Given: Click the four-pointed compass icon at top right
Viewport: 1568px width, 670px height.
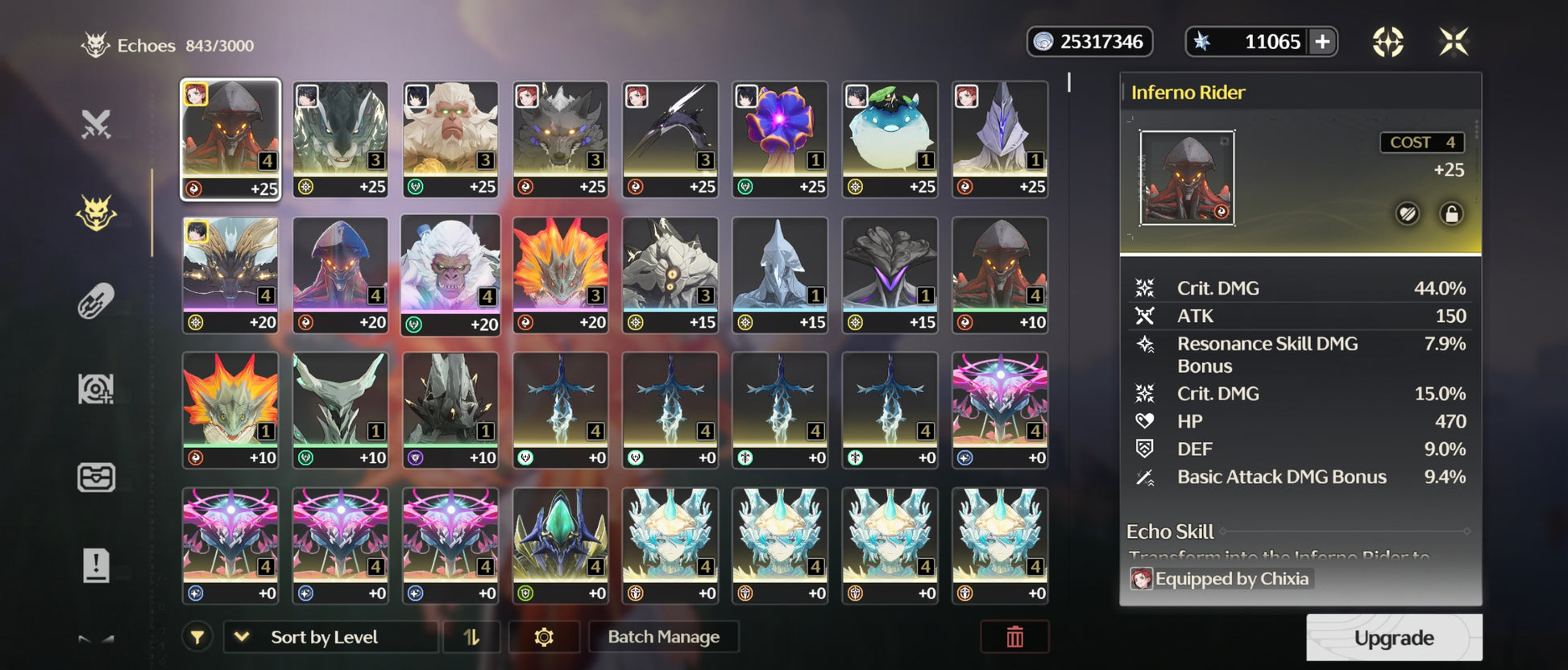Looking at the screenshot, I should 1388,42.
